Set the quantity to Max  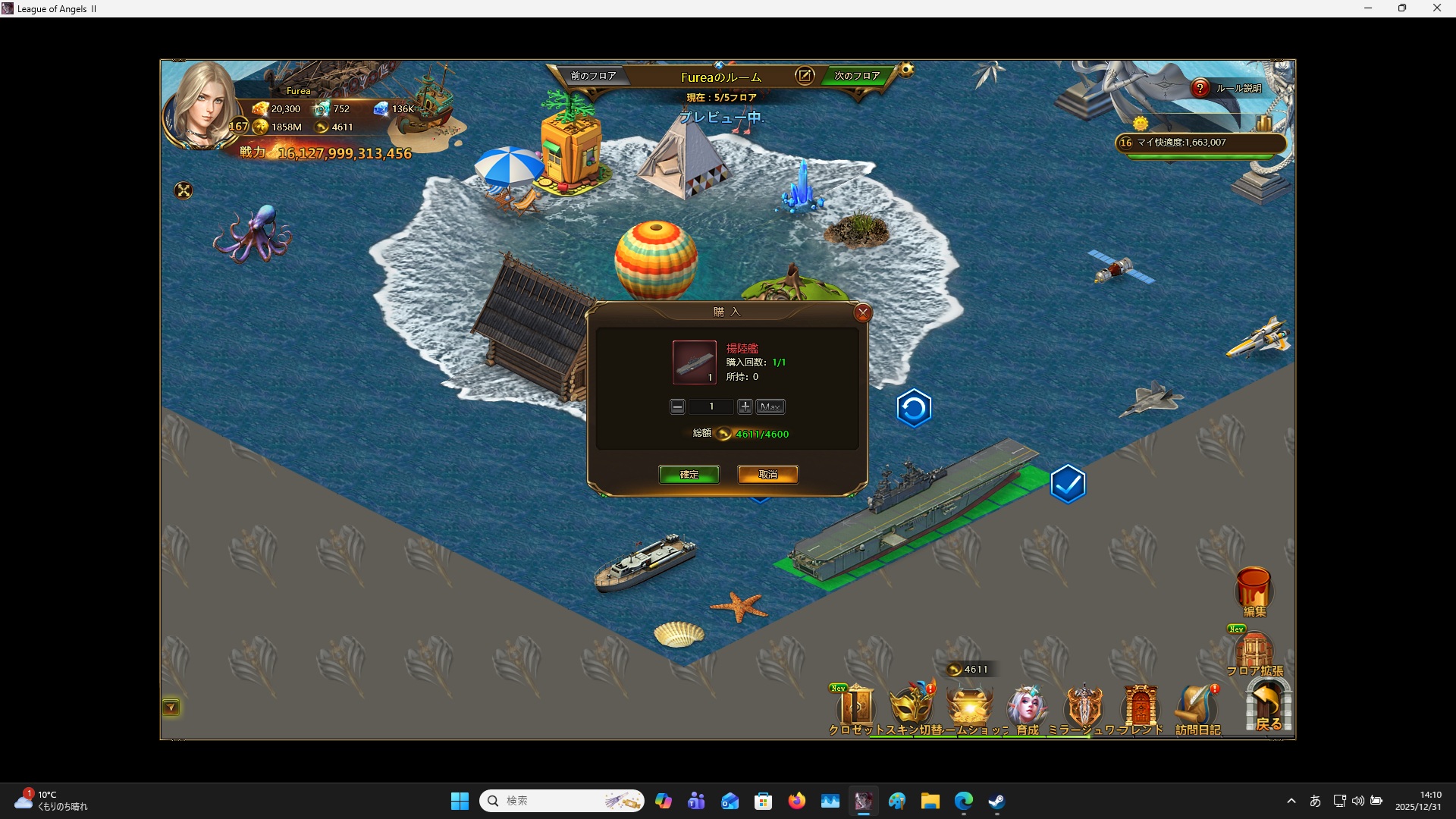pos(770,407)
